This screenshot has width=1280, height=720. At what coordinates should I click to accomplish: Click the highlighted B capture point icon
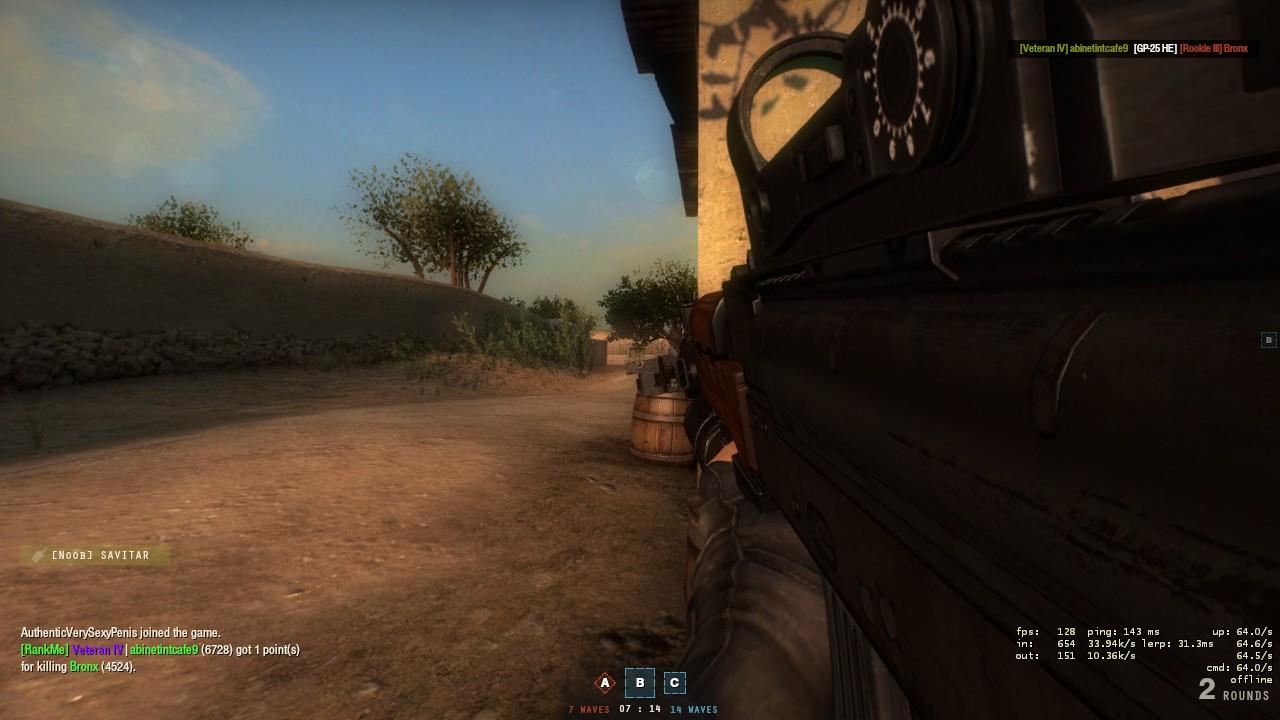(x=639, y=683)
